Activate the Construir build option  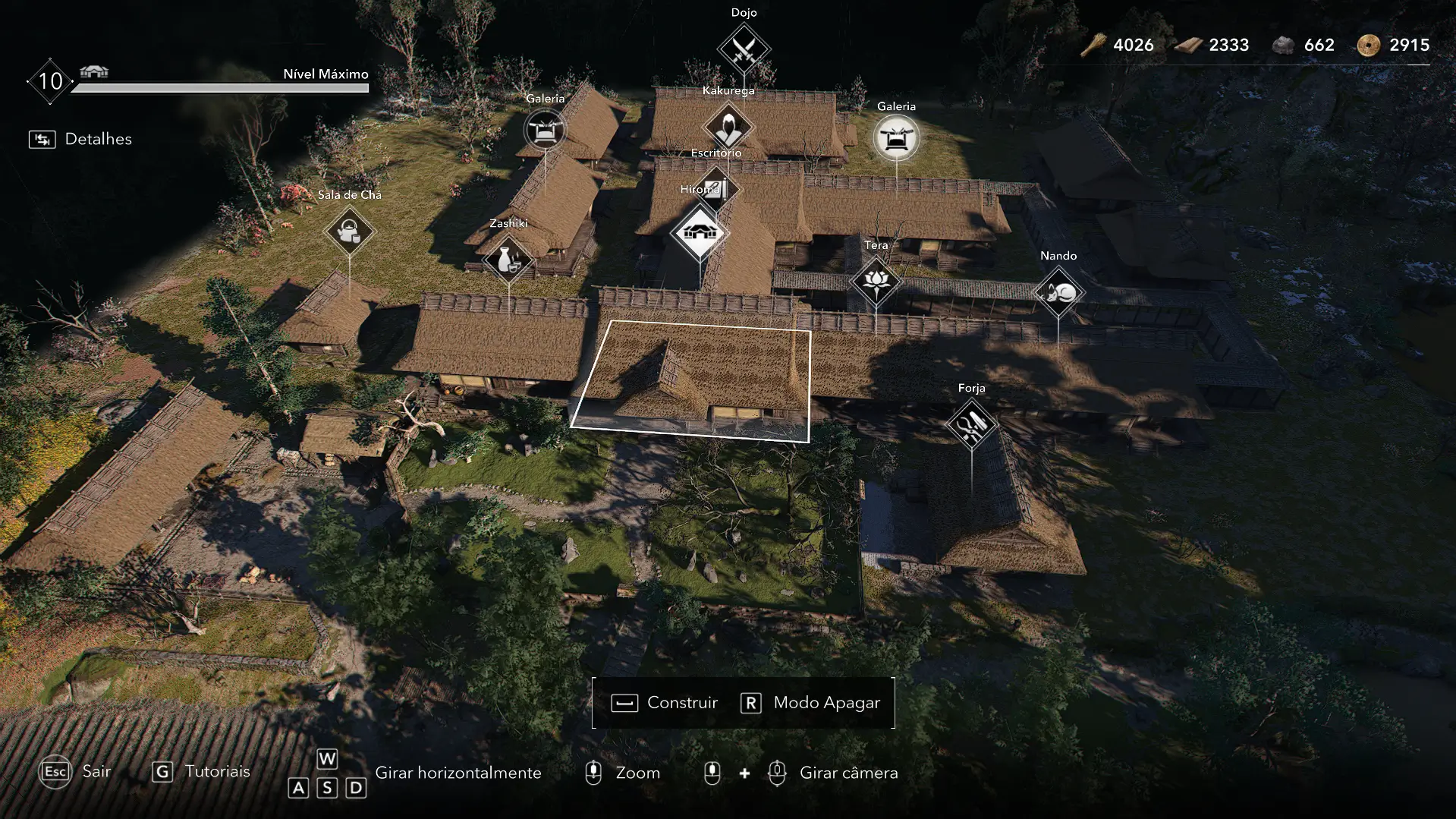pos(665,703)
